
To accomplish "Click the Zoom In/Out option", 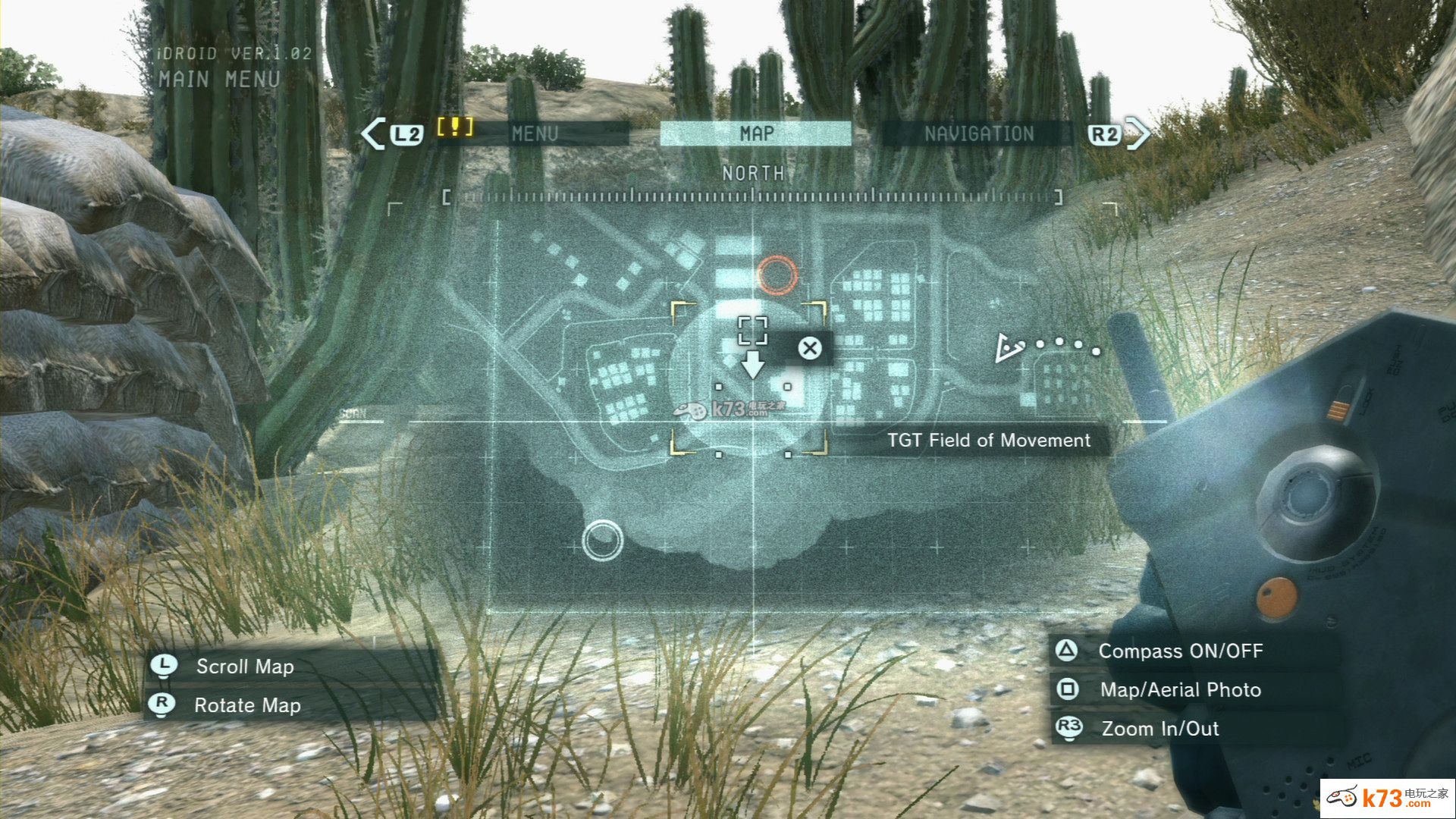I will 1159,729.
